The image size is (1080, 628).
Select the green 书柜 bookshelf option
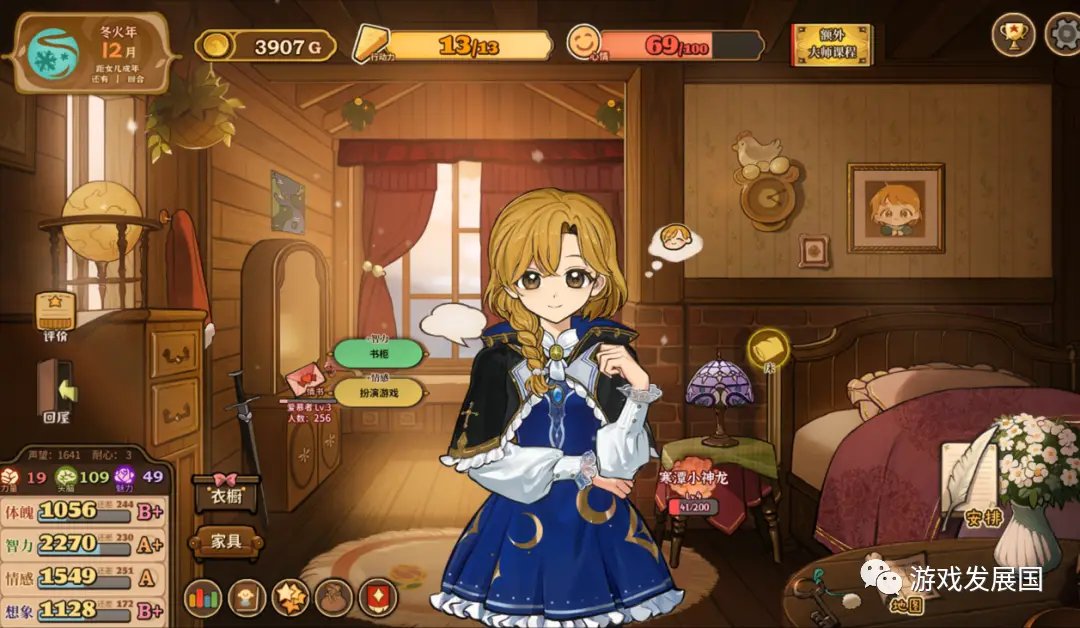pyautogui.click(x=379, y=352)
